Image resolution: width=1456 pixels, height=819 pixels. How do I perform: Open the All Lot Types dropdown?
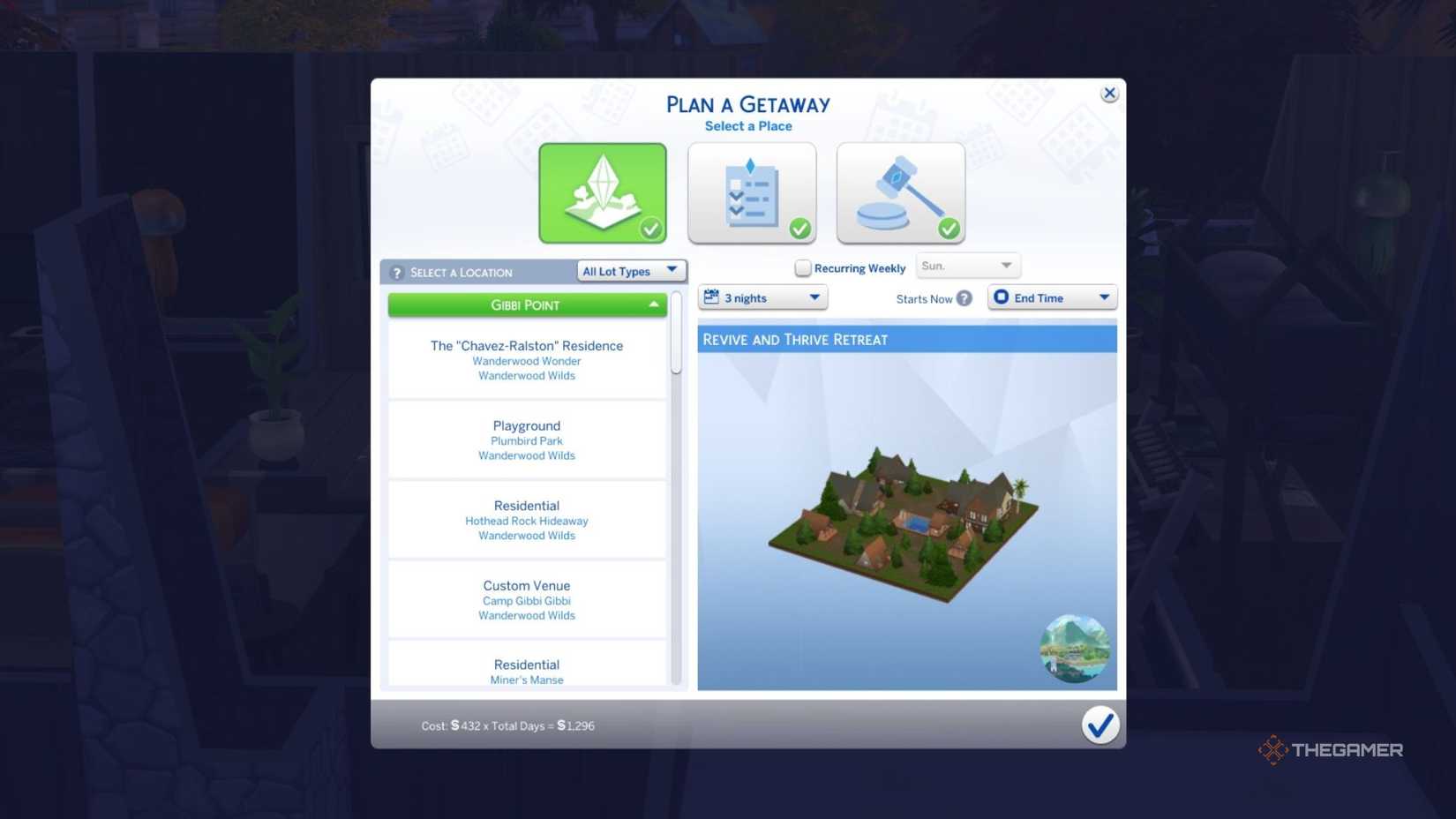630,271
